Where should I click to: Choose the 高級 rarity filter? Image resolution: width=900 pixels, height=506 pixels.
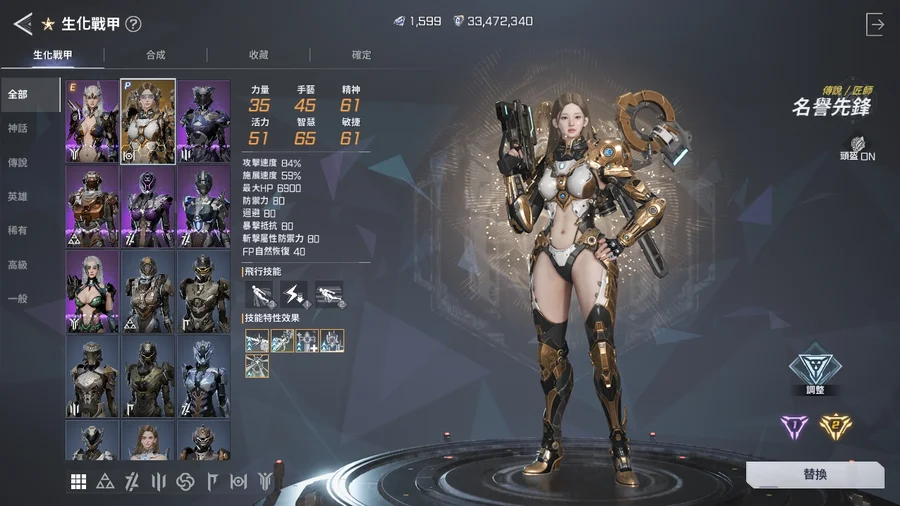click(x=18, y=265)
